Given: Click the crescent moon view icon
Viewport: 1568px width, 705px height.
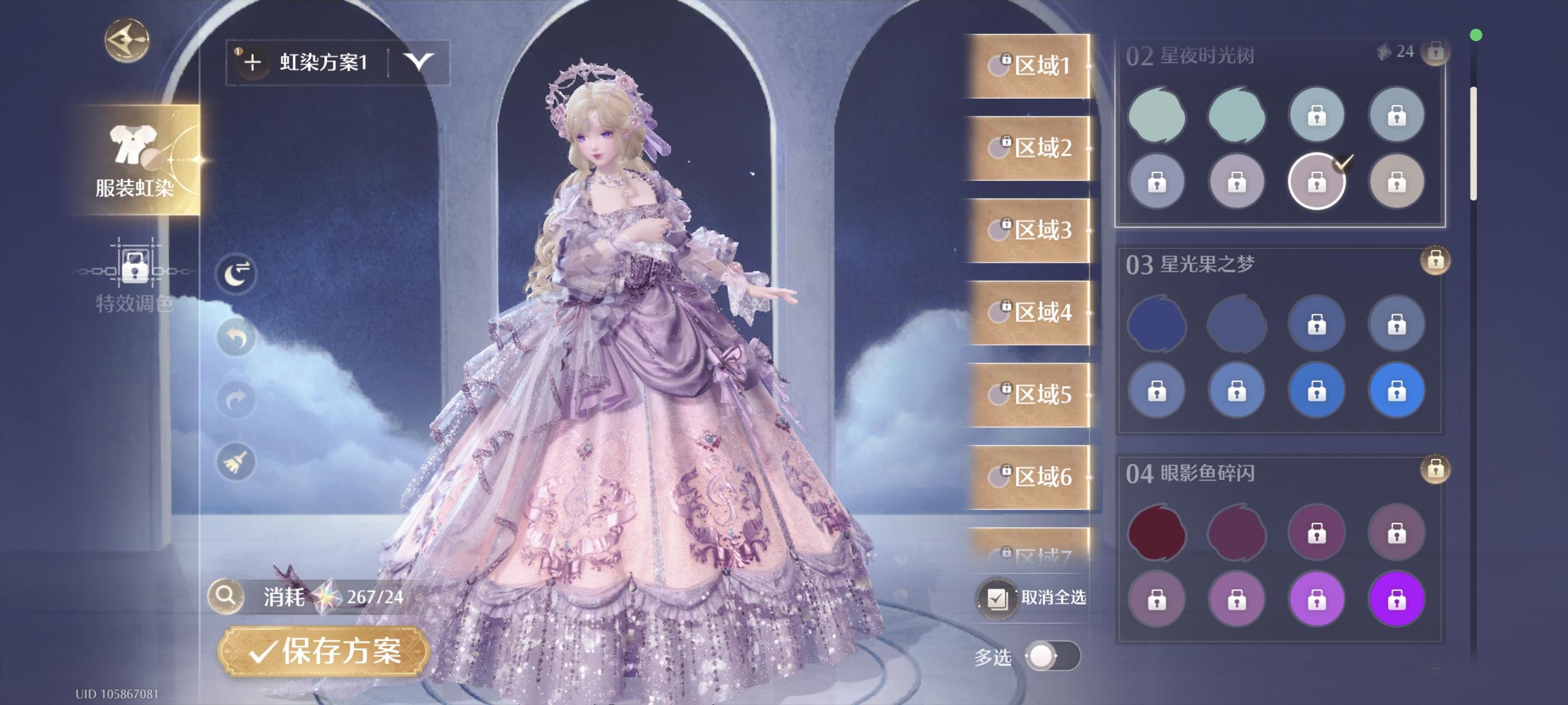Looking at the screenshot, I should coord(236,274).
